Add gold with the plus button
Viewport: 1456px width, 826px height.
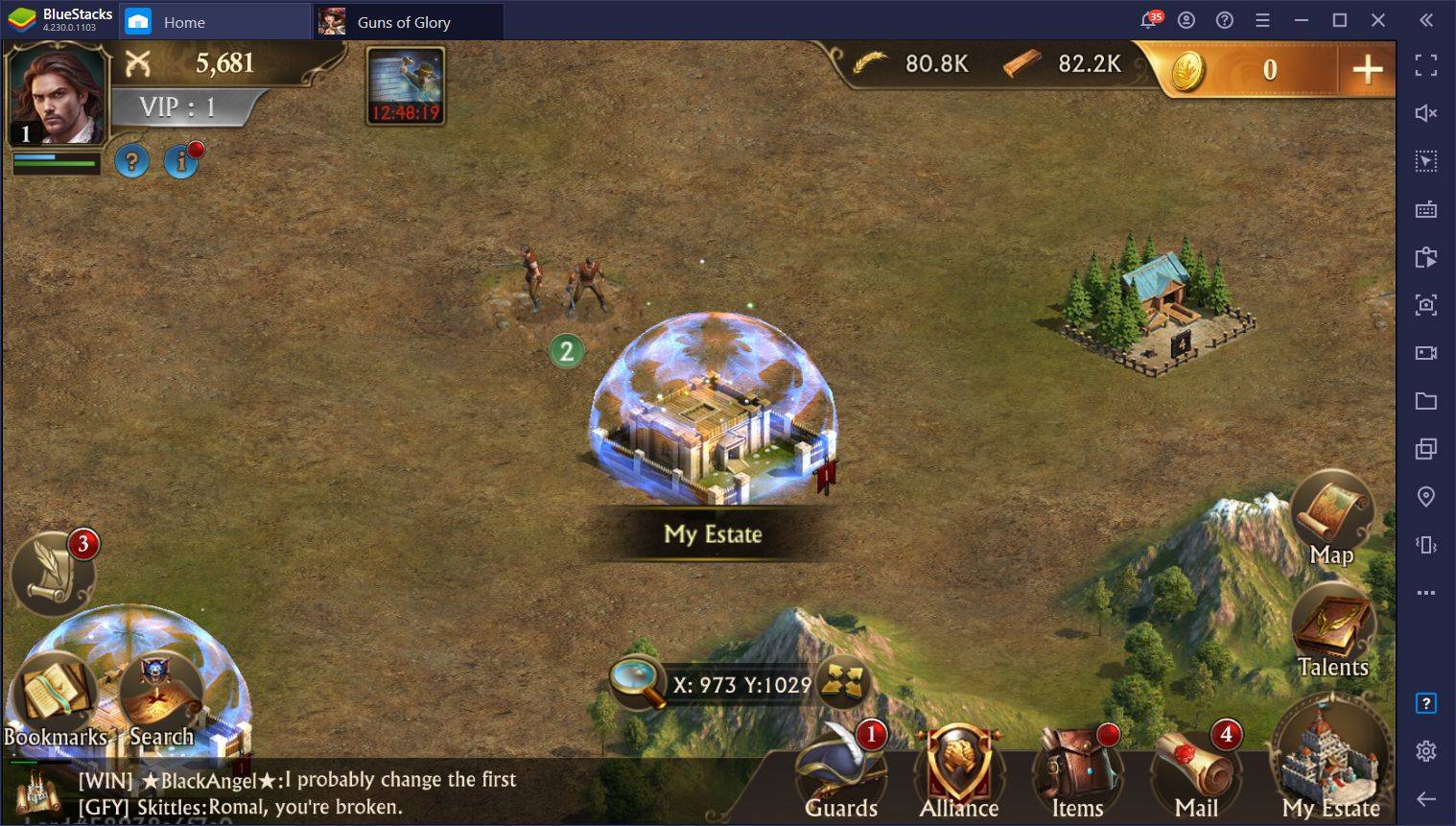point(1366,69)
